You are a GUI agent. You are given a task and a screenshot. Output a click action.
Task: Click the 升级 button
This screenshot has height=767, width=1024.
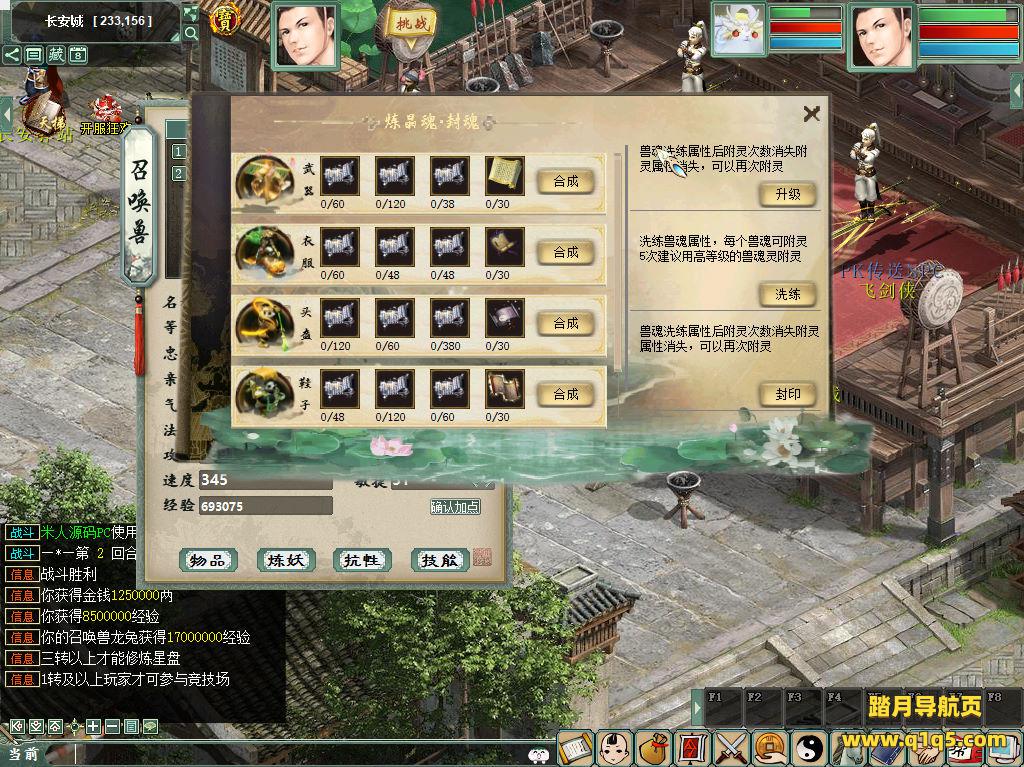click(787, 194)
